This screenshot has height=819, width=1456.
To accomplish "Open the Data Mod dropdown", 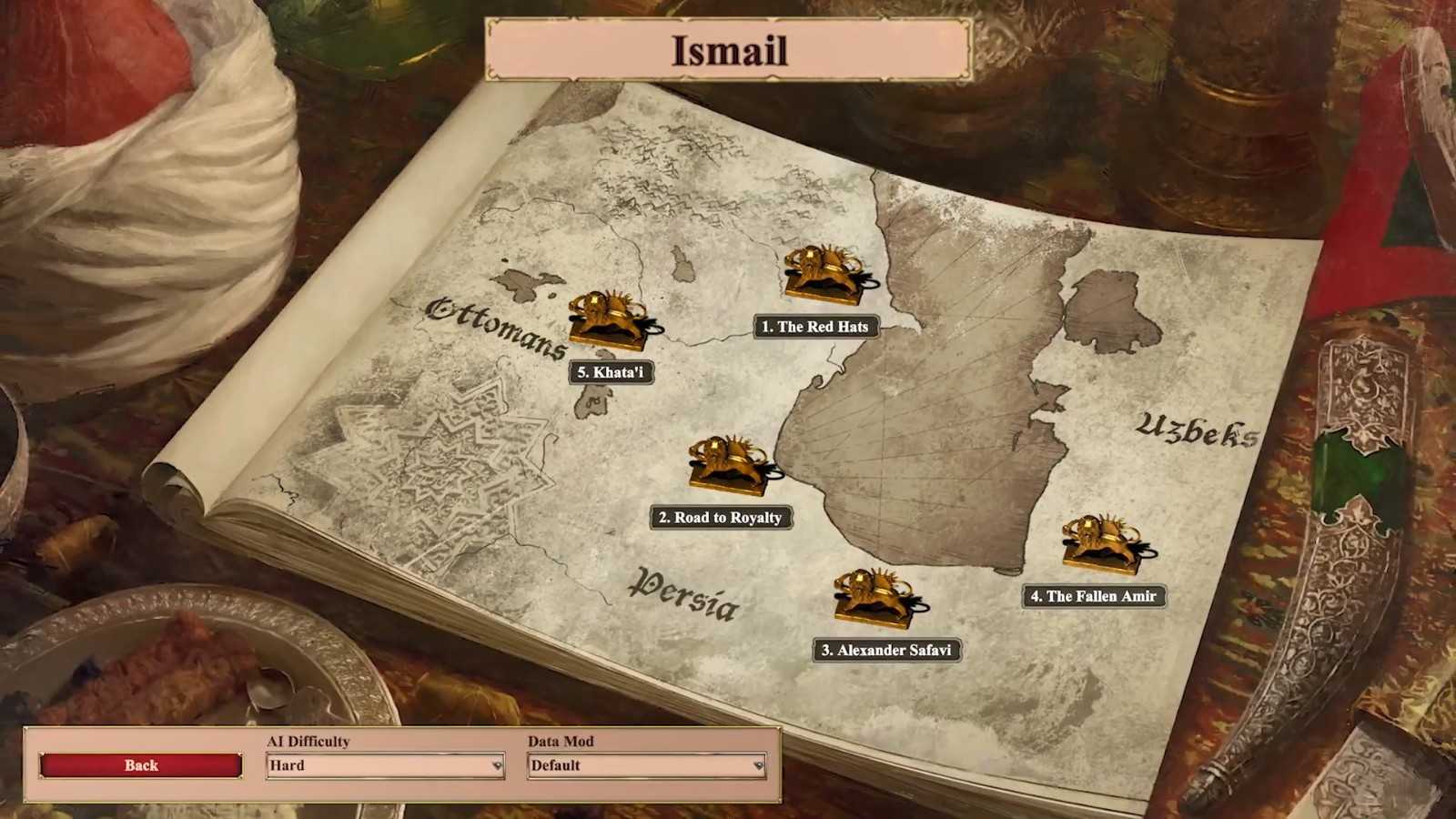I will point(646,765).
